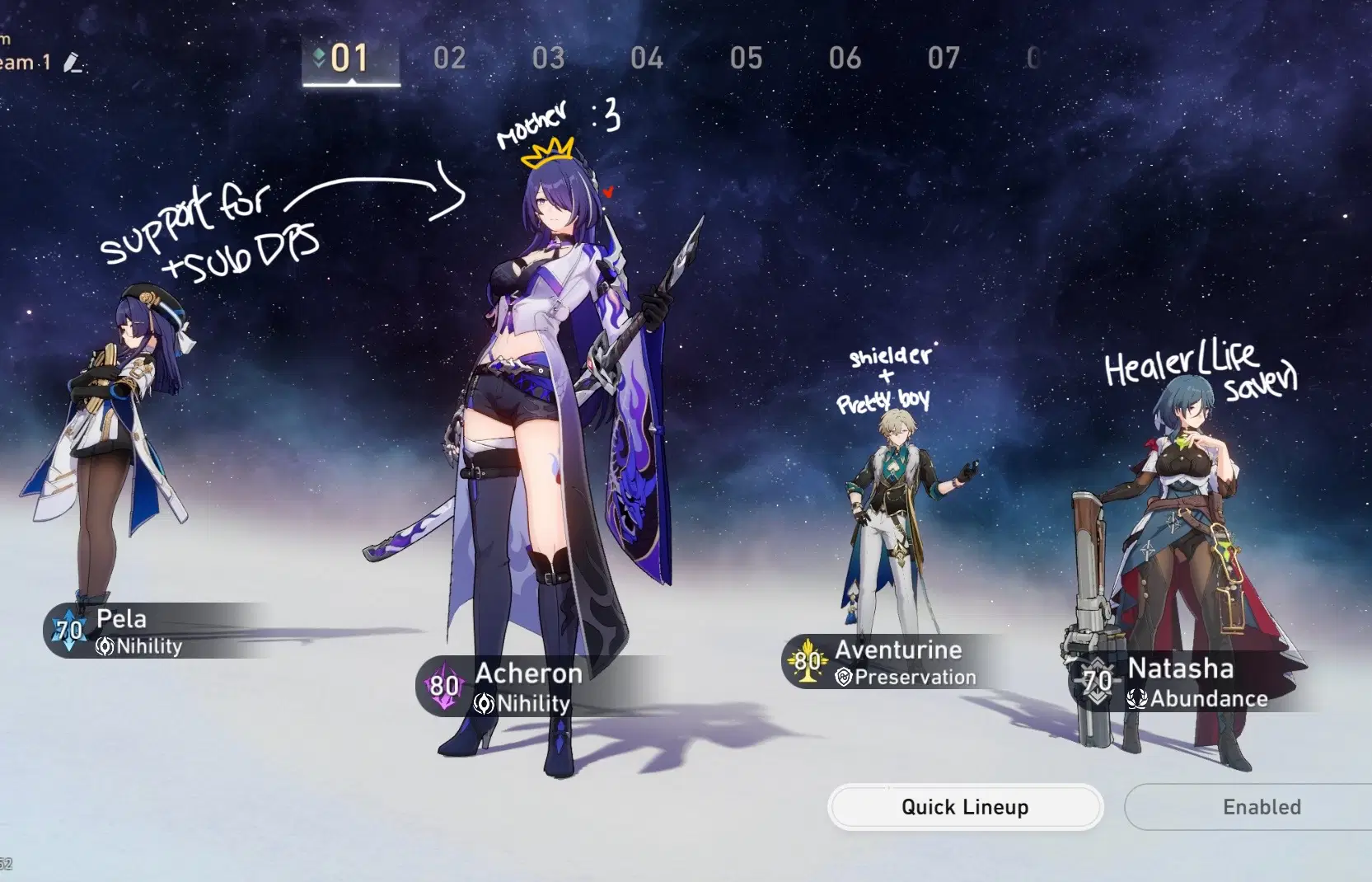
Task: Click Aventurine's level 80 badge
Action: [805, 661]
